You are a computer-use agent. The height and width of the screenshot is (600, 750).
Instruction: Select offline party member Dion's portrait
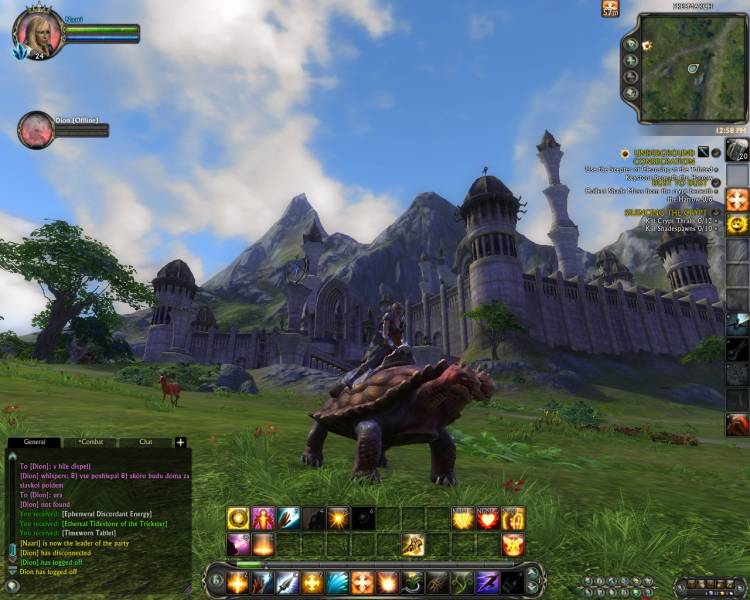(36, 130)
